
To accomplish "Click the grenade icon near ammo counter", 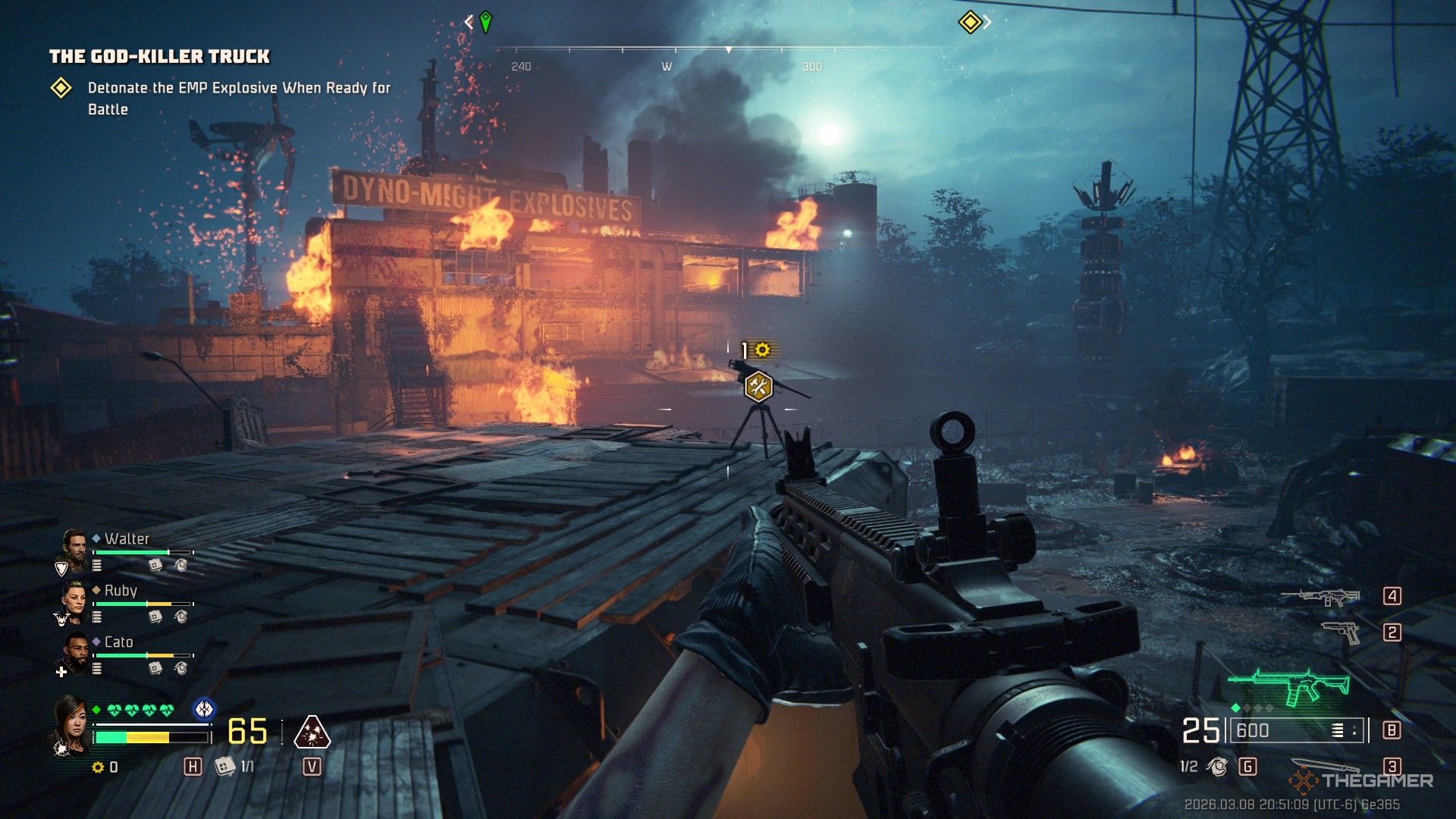I will [1218, 767].
